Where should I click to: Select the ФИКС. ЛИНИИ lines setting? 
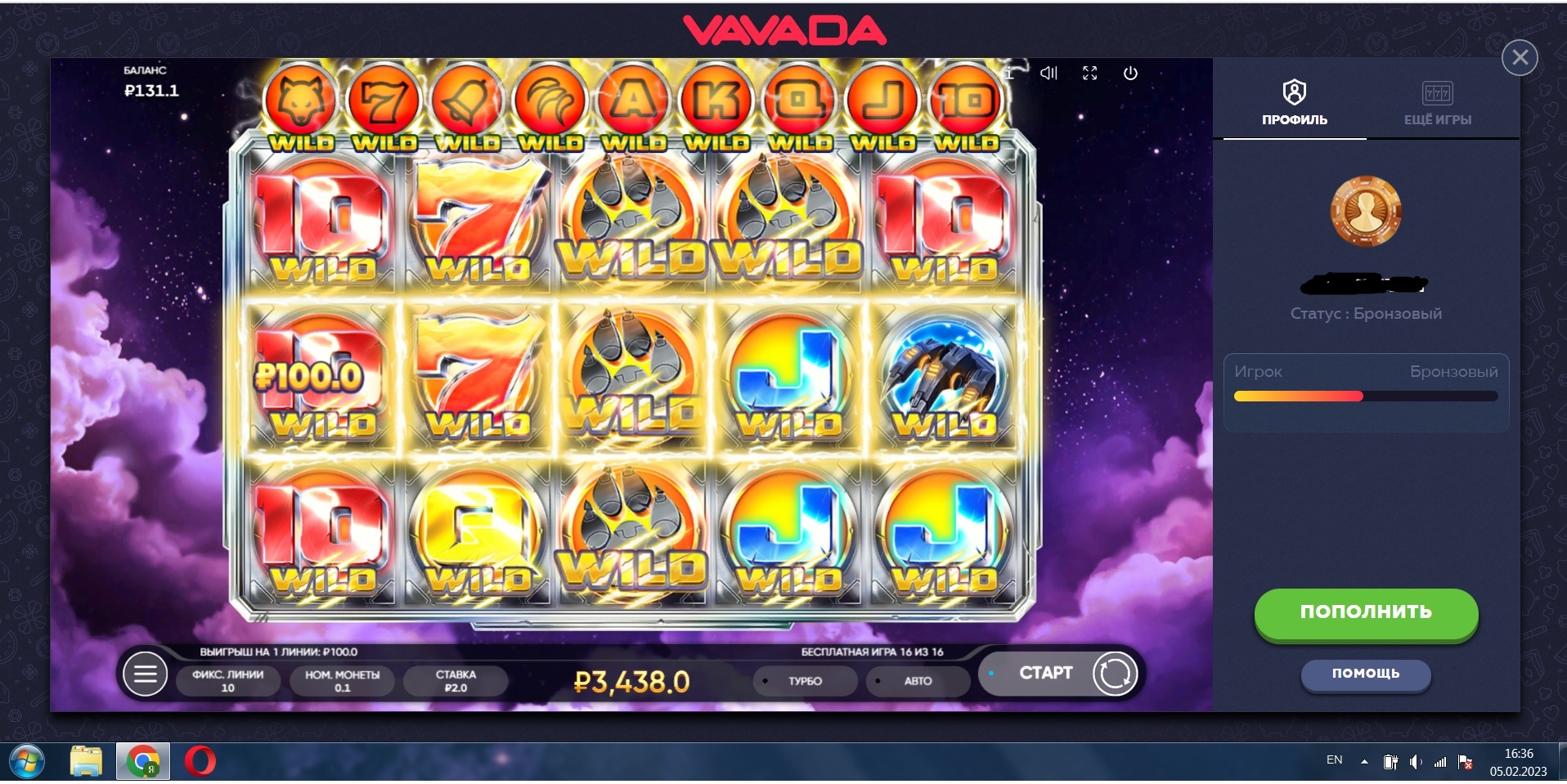(227, 681)
